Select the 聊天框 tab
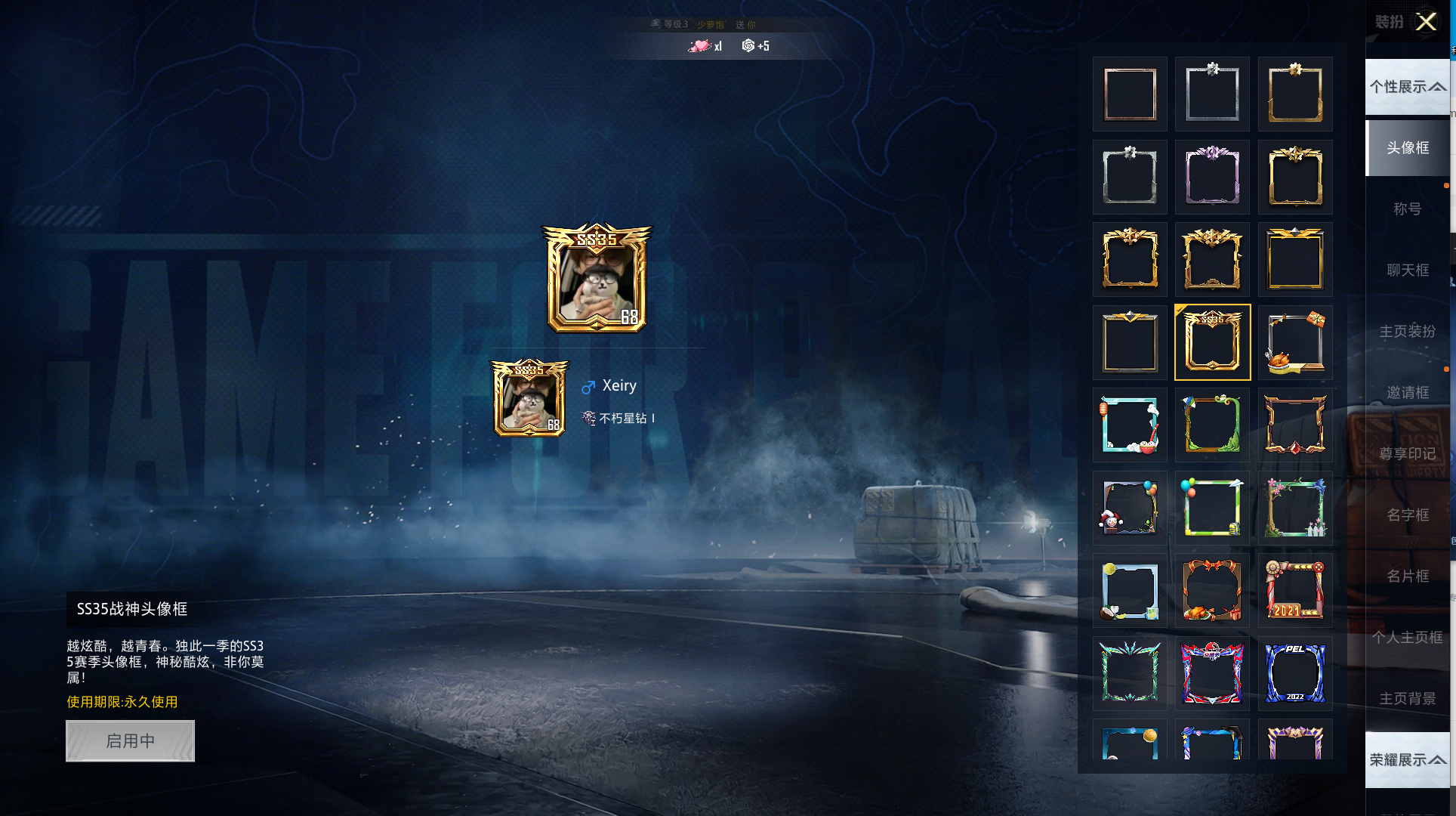 click(1408, 270)
